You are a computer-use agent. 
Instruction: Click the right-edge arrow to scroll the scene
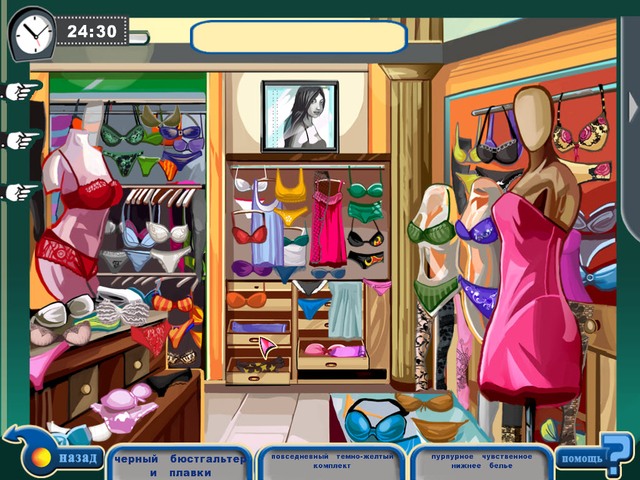coord(632,105)
